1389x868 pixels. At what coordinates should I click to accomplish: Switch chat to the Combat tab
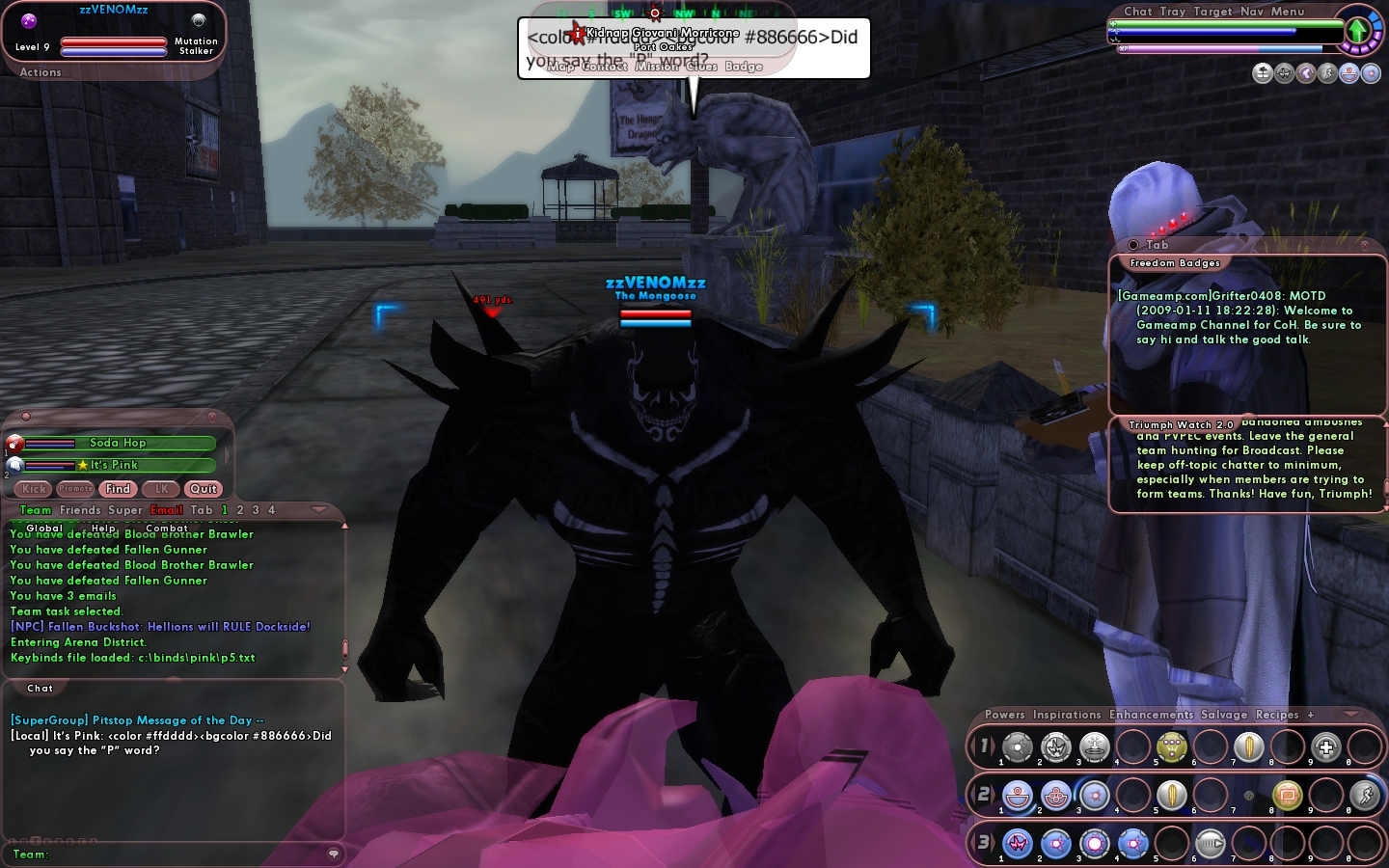point(167,529)
